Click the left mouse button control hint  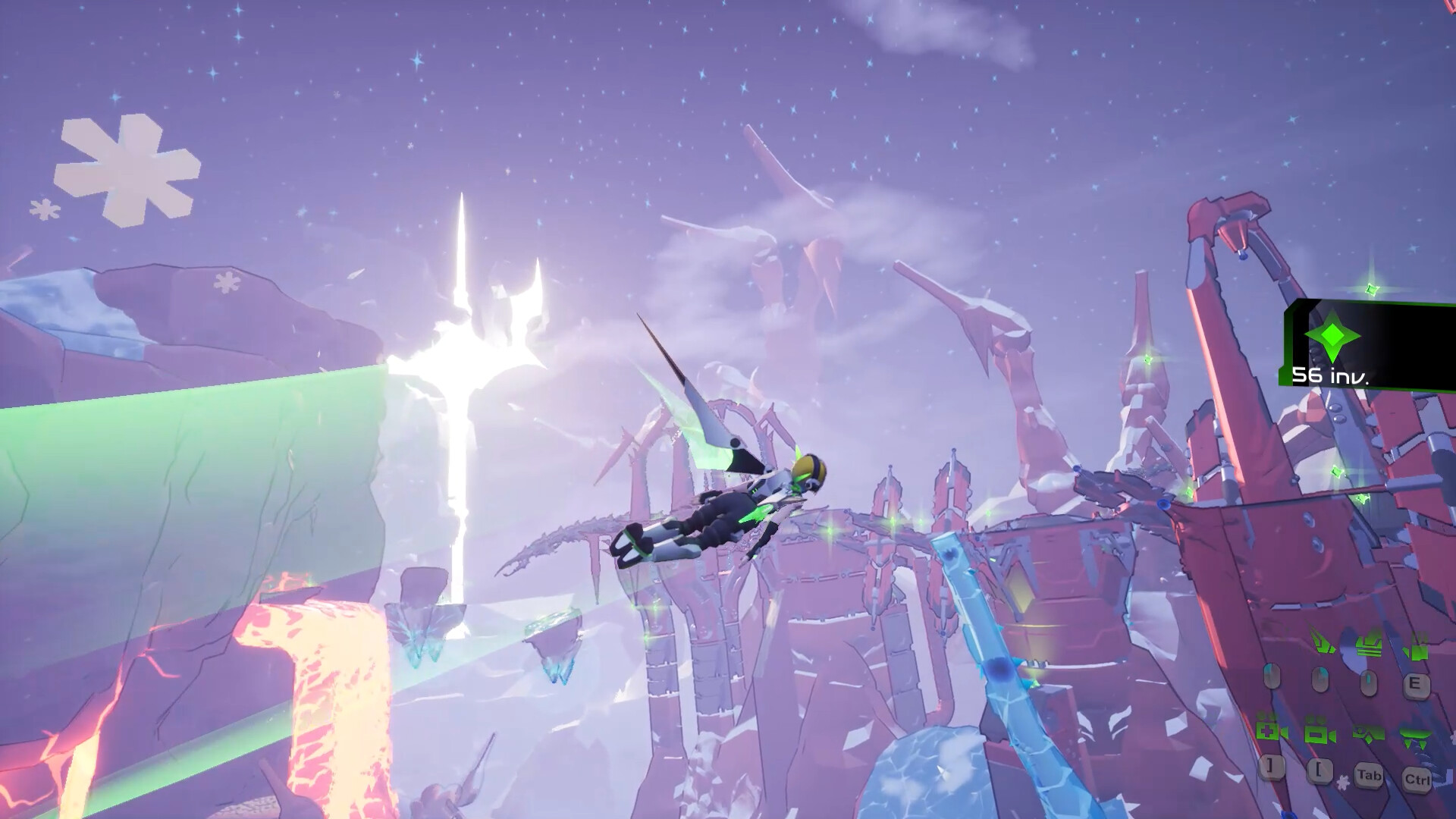[1272, 677]
